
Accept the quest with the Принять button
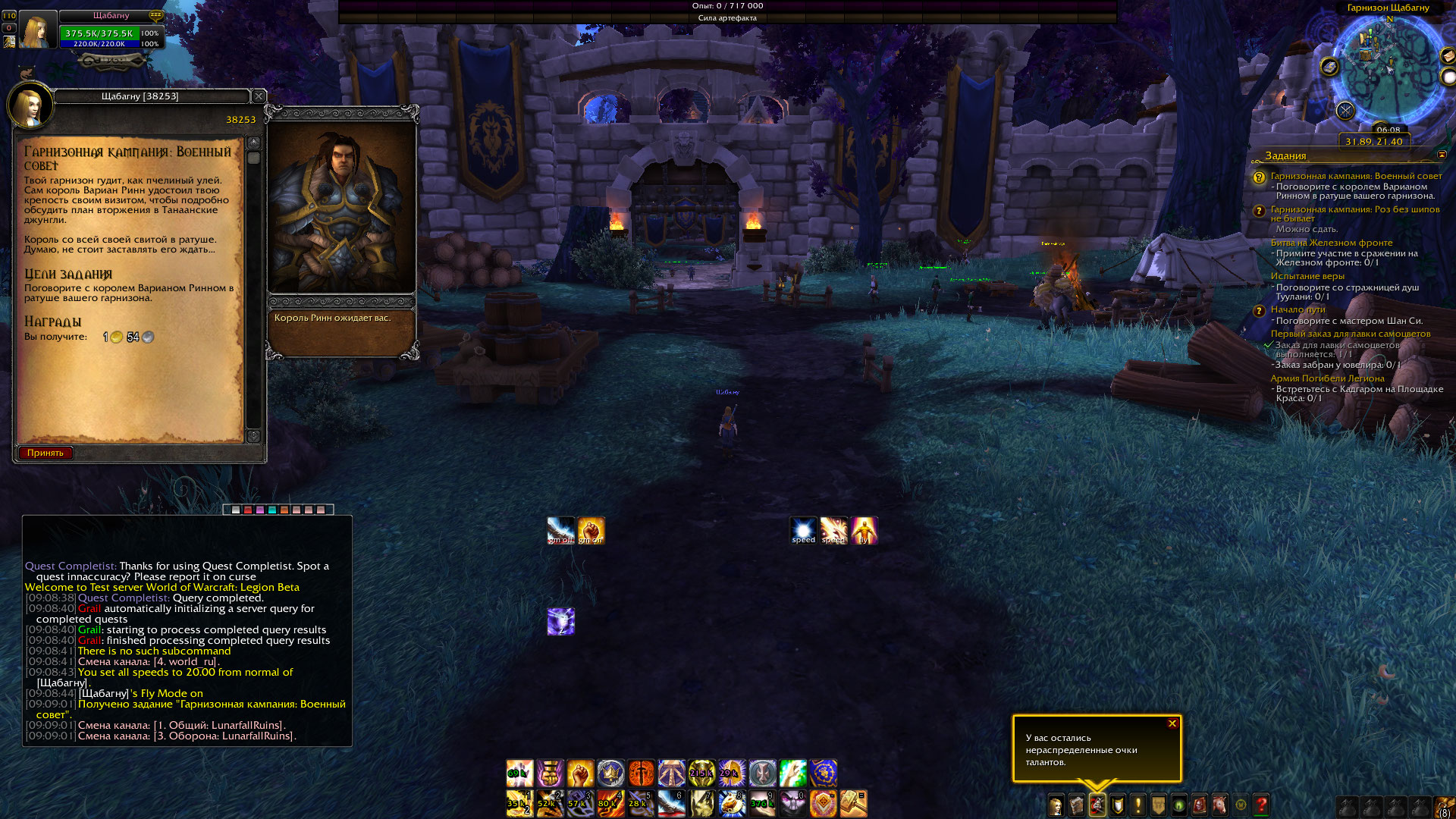[x=45, y=453]
